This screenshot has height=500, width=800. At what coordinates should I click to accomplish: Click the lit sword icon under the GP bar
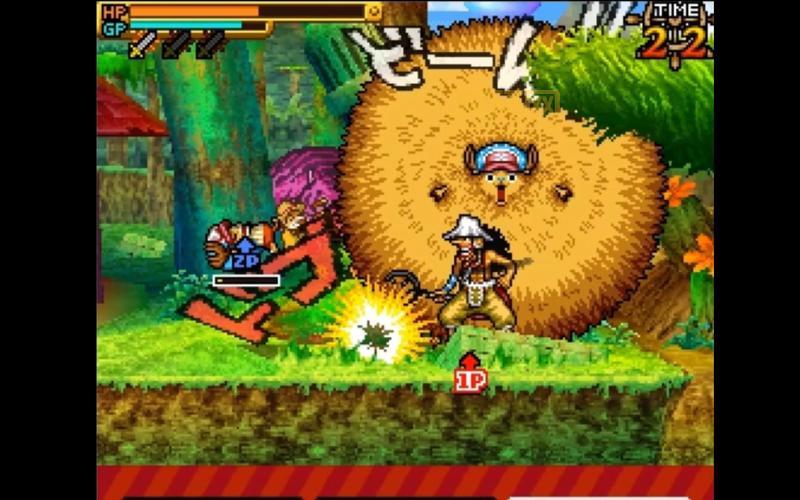143,44
